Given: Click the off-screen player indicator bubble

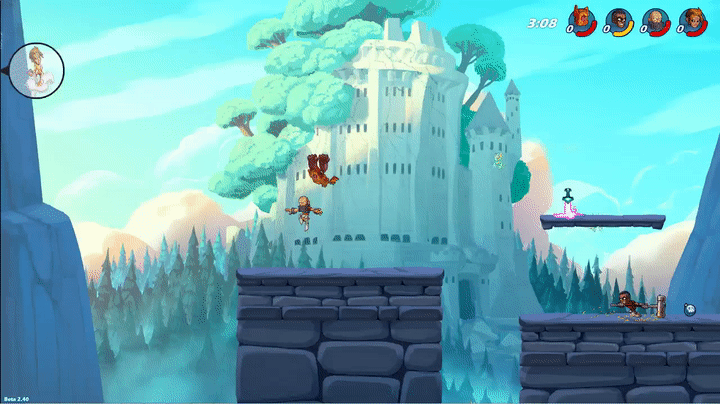Looking at the screenshot, I should click(x=38, y=69).
